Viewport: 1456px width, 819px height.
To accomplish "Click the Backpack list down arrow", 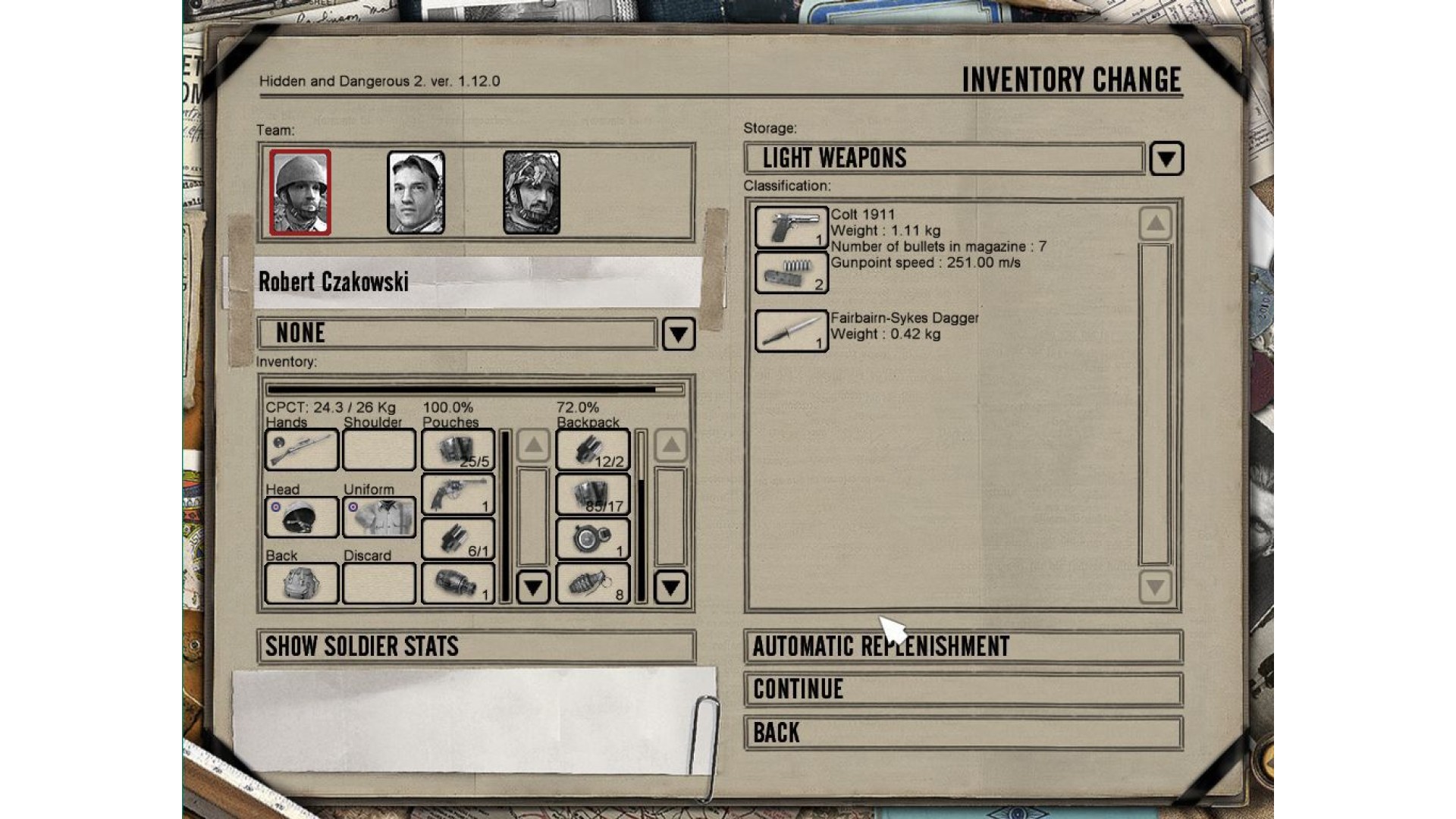I will (670, 587).
